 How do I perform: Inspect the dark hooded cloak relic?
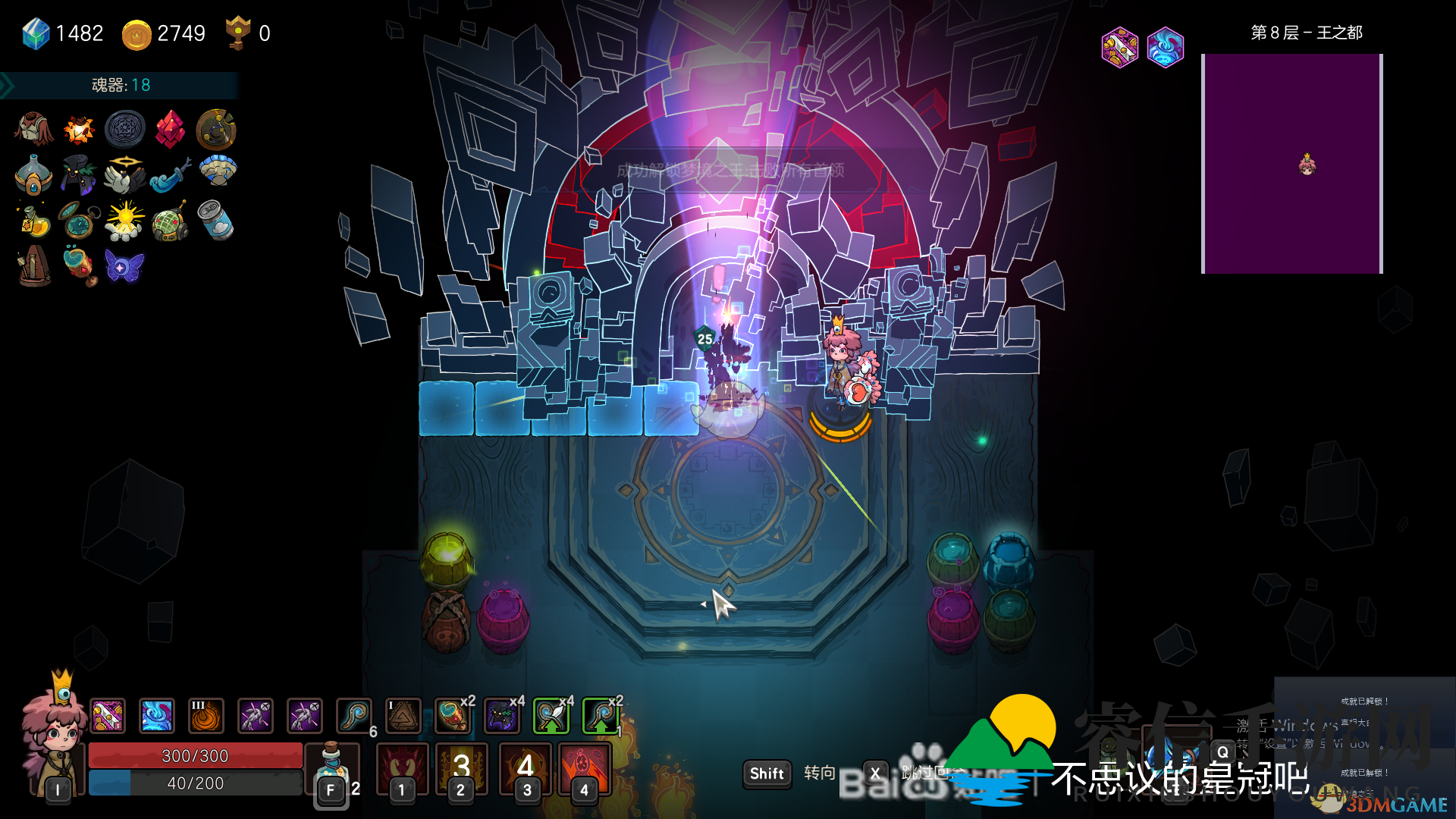[79, 175]
